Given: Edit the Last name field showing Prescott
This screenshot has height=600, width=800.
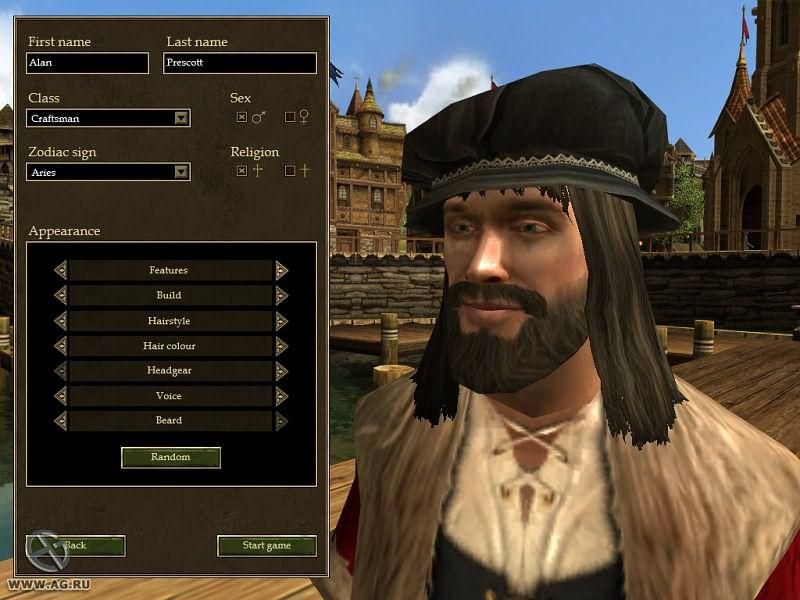Looking at the screenshot, I should 240,63.
